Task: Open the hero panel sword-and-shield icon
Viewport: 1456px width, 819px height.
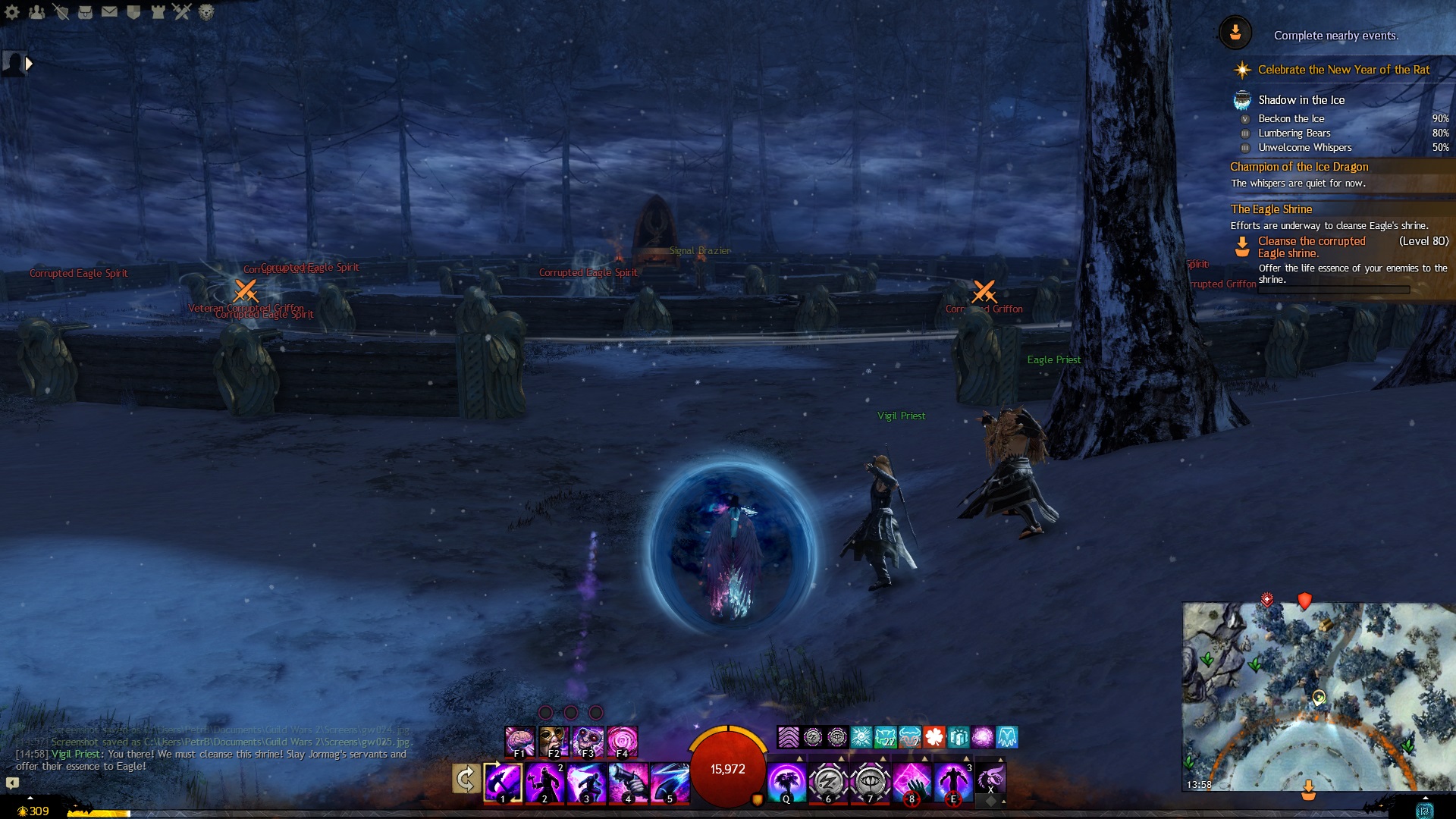Action: [x=61, y=12]
